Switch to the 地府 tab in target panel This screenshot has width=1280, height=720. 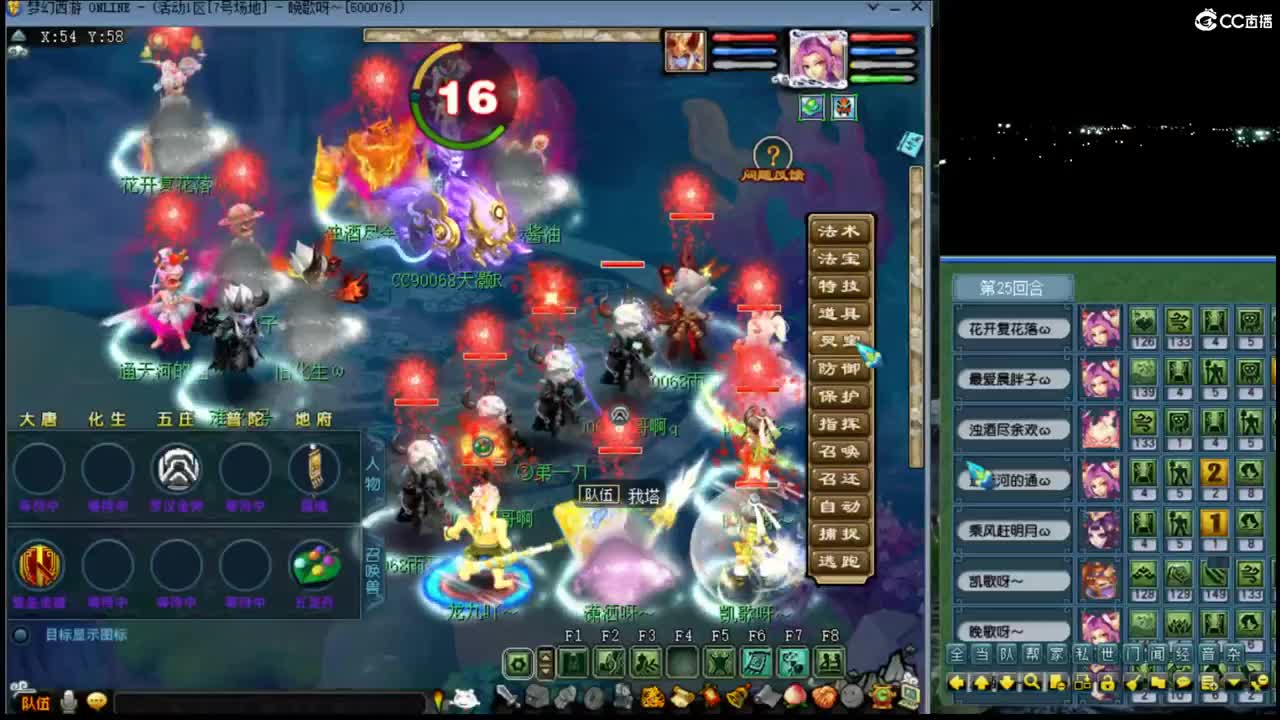point(315,420)
